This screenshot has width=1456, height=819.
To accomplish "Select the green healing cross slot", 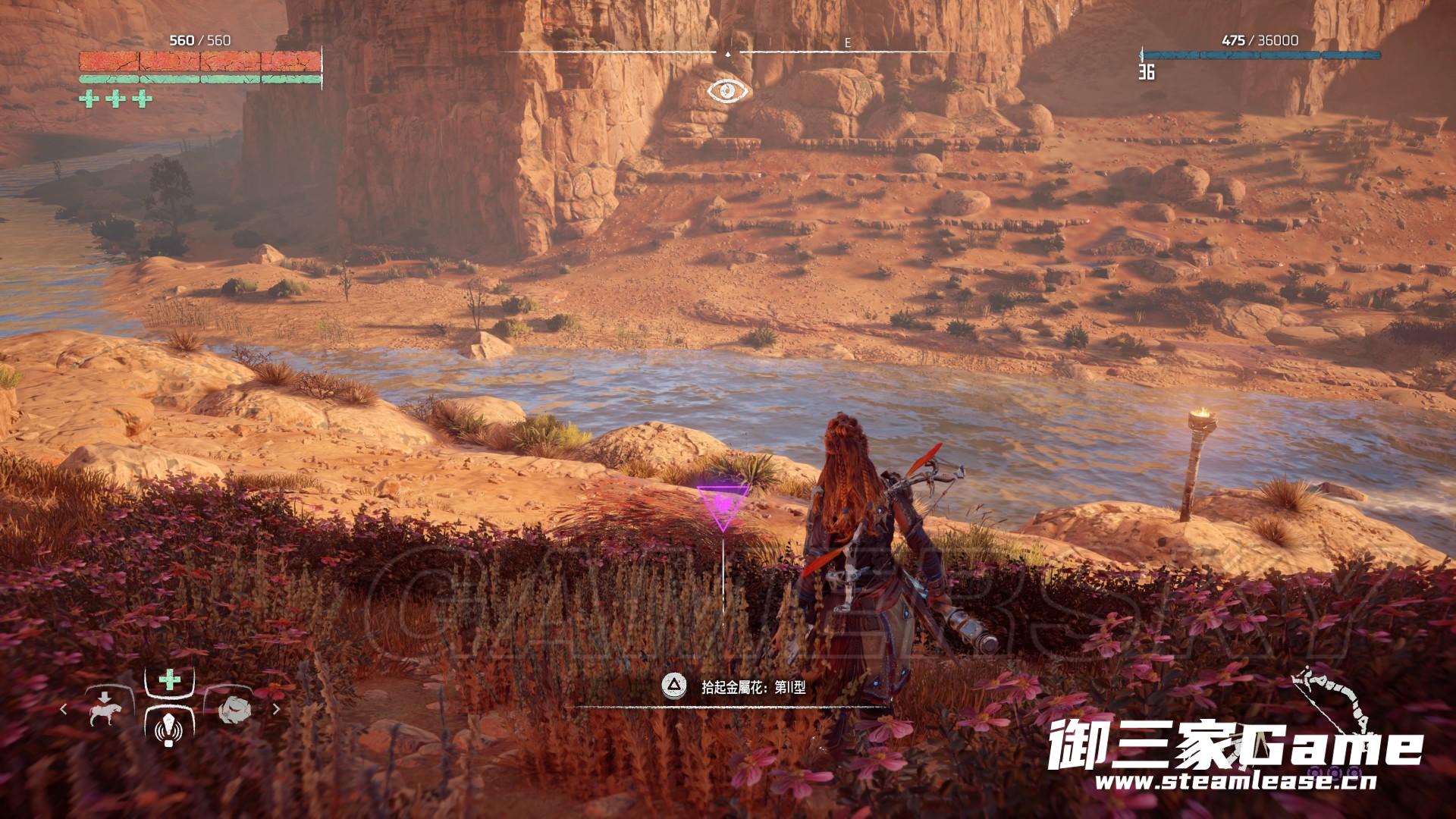I will [169, 679].
